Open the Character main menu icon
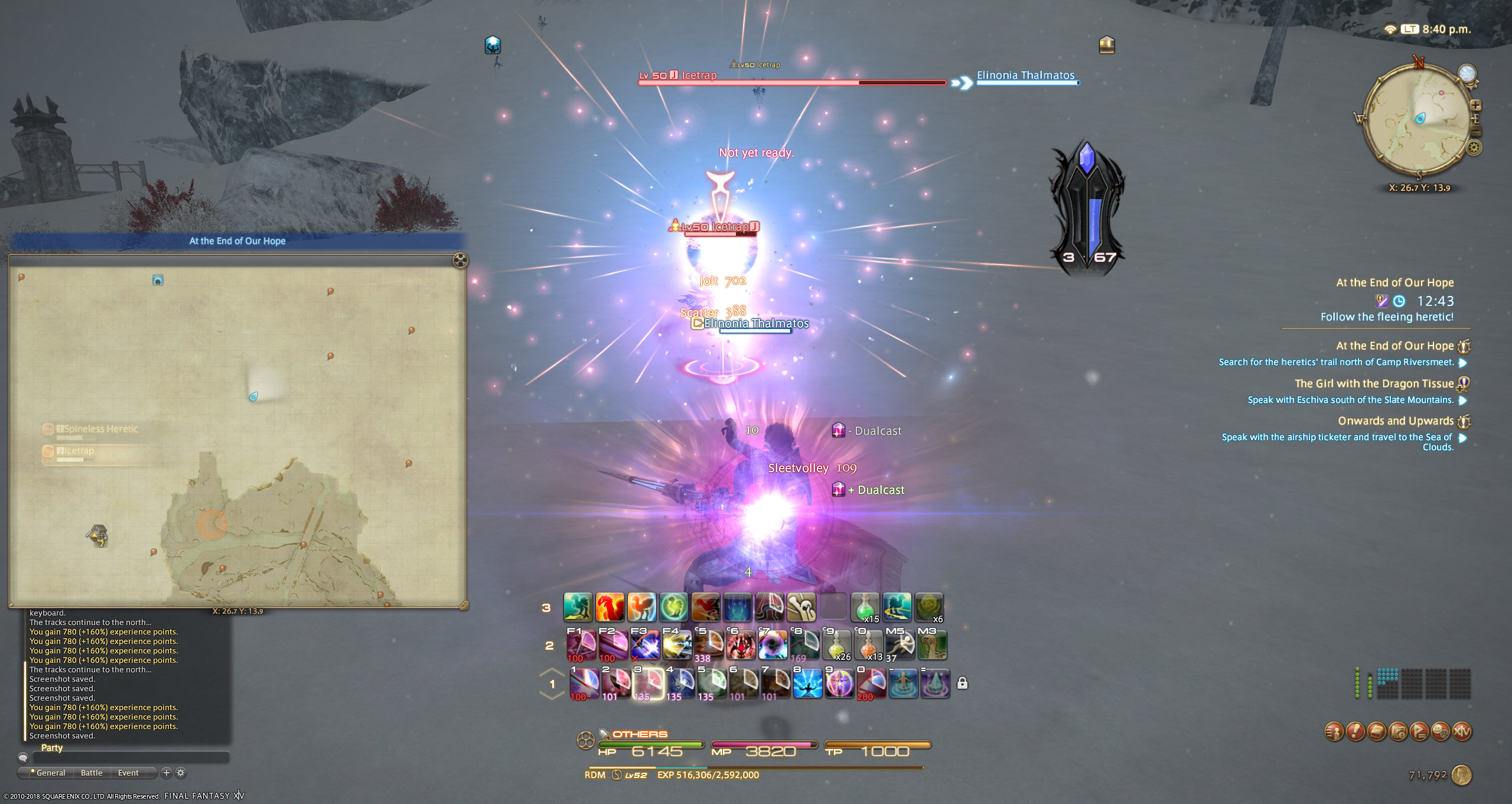 (1334, 731)
